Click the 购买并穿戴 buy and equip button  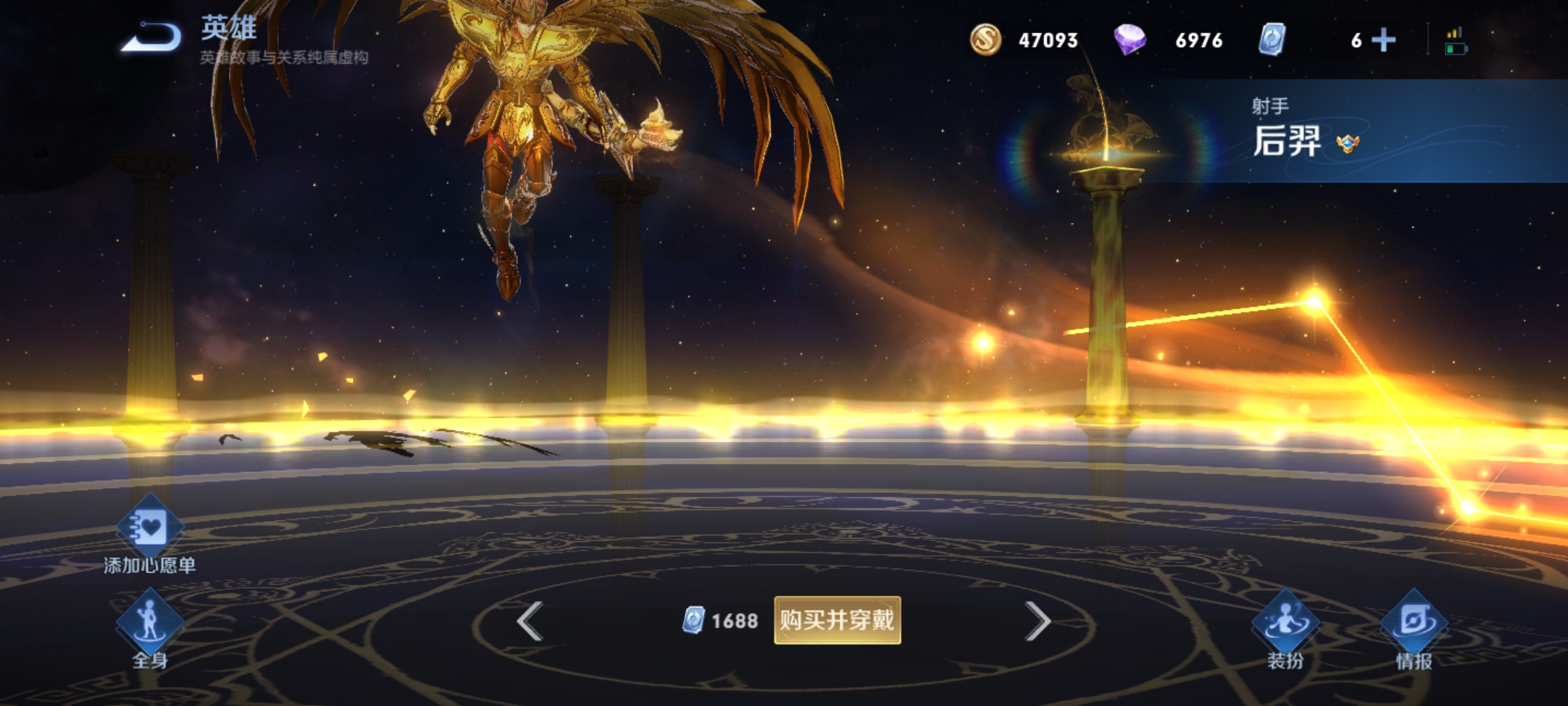click(x=837, y=620)
